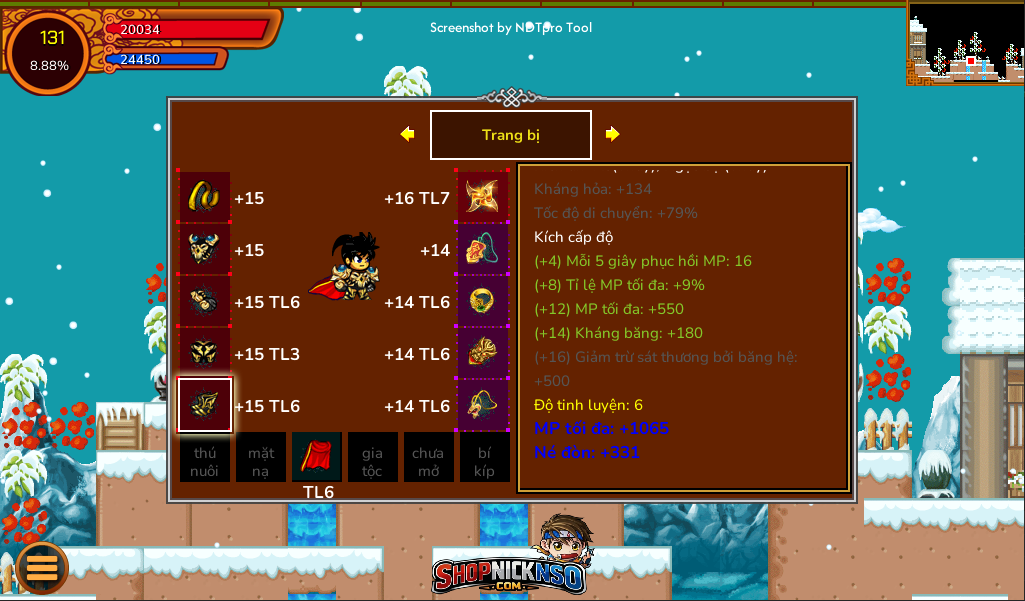Open the thú nuôi pet slot
Viewport: 1025px width, 601px height.
point(205,458)
